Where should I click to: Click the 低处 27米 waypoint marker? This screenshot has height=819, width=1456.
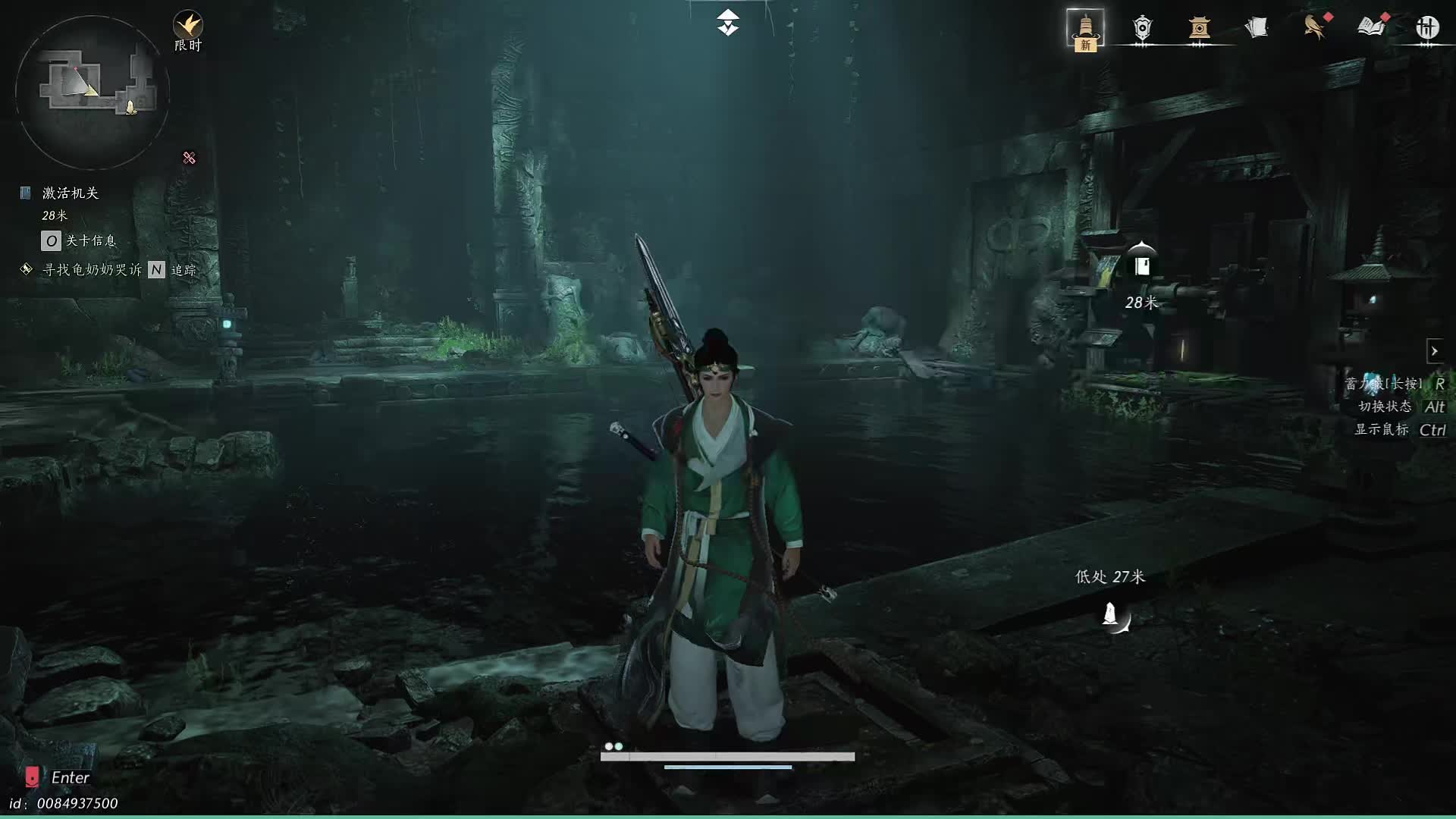tap(1112, 615)
